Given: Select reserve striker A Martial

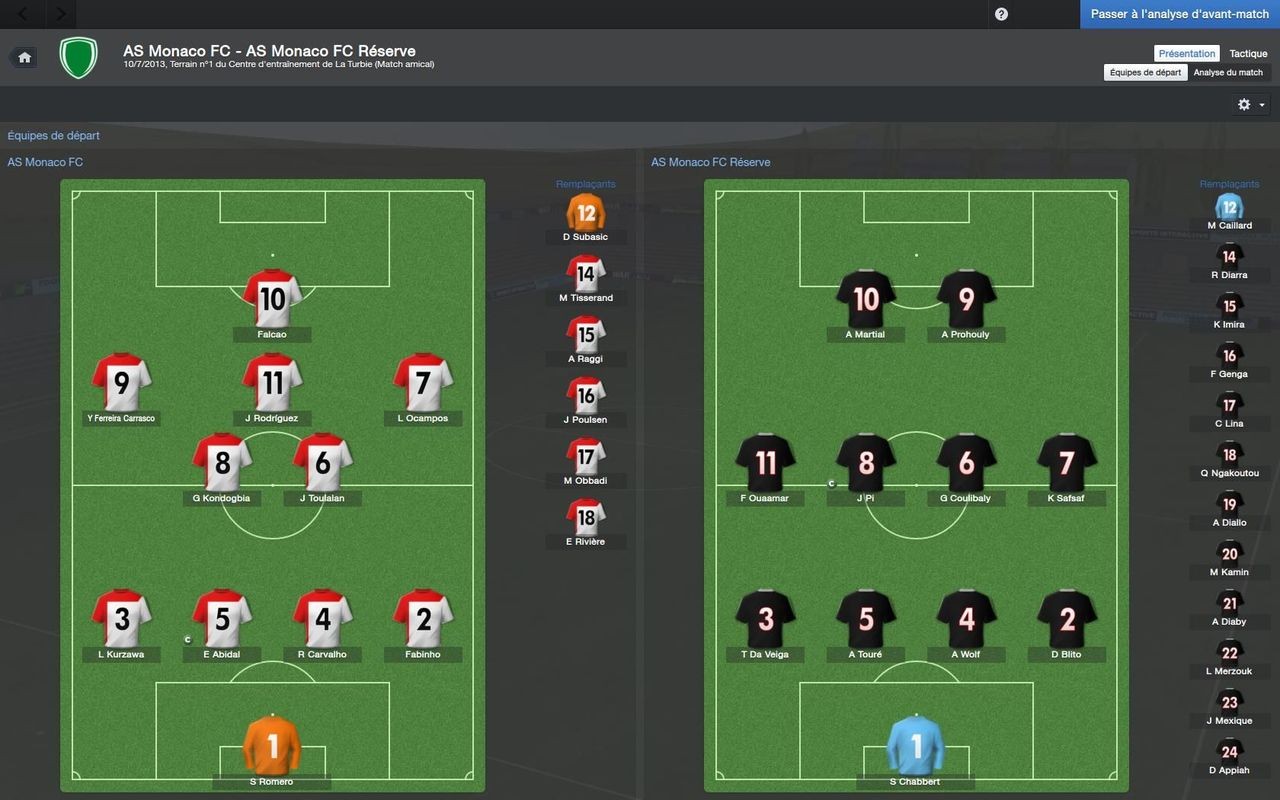Looking at the screenshot, I should pyautogui.click(x=866, y=299).
